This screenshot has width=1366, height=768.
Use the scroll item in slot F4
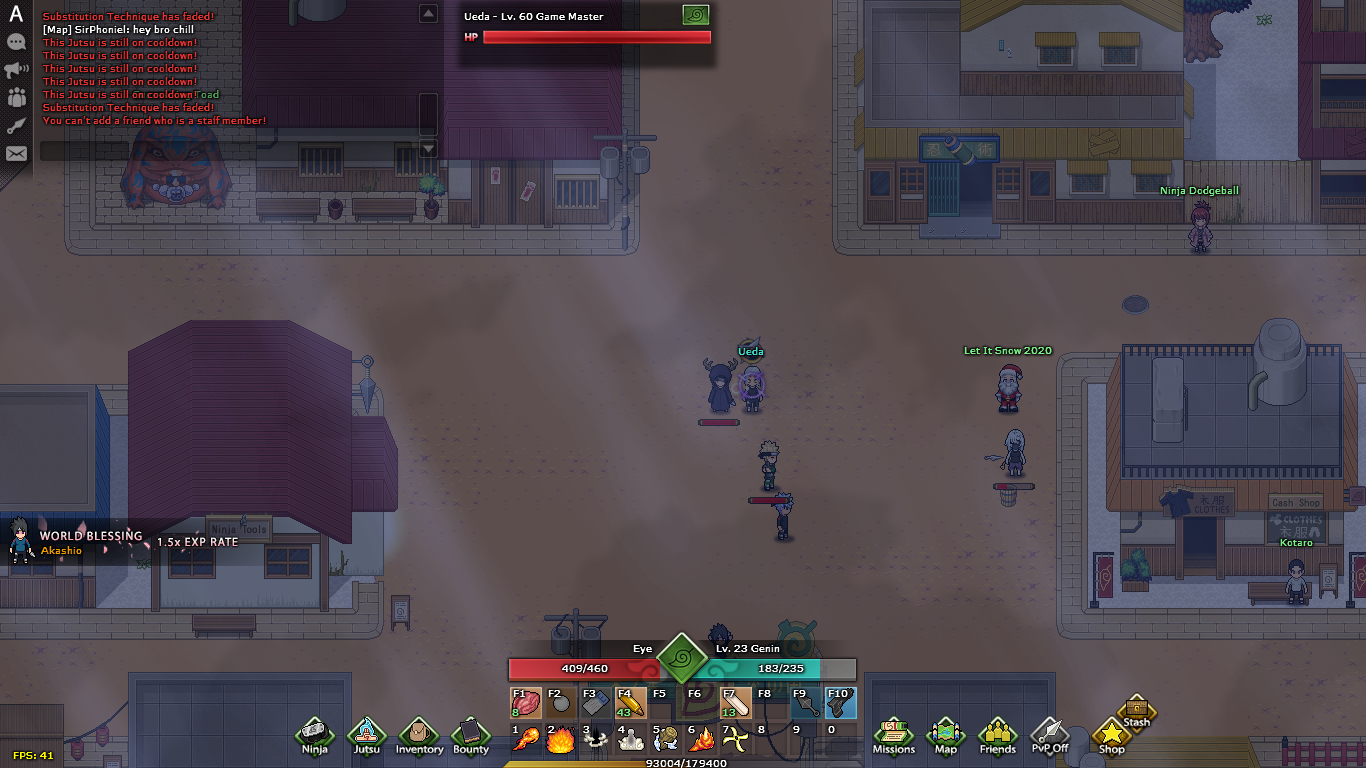pyautogui.click(x=631, y=702)
